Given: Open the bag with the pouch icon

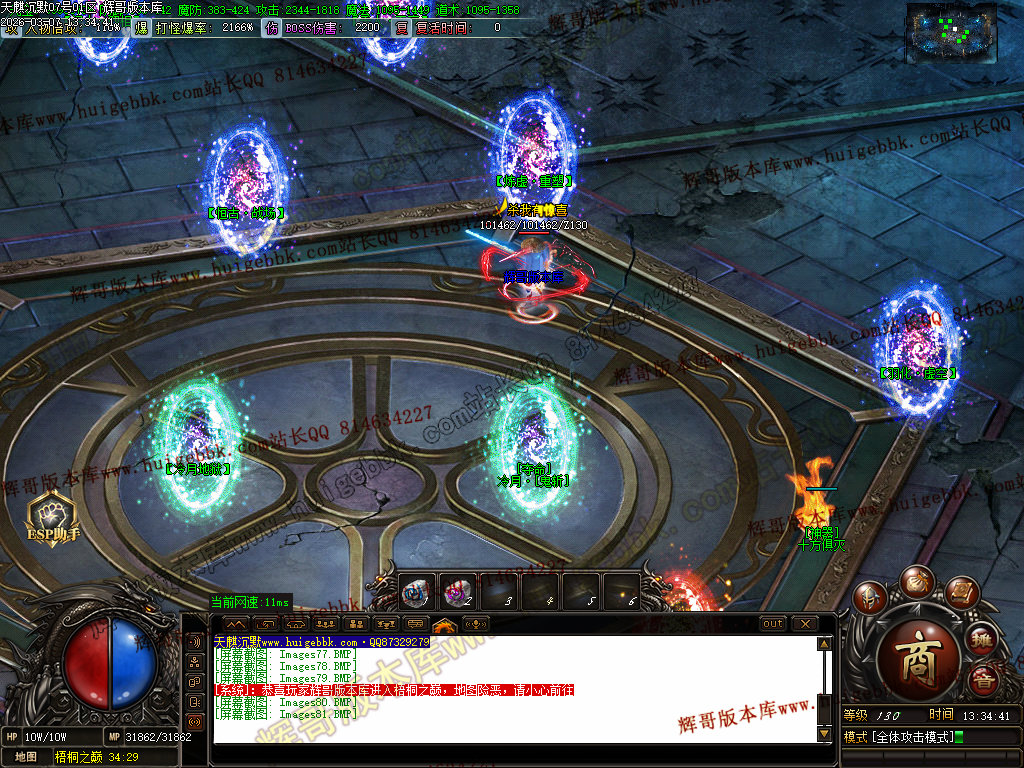Looking at the screenshot, I should (x=916, y=581).
